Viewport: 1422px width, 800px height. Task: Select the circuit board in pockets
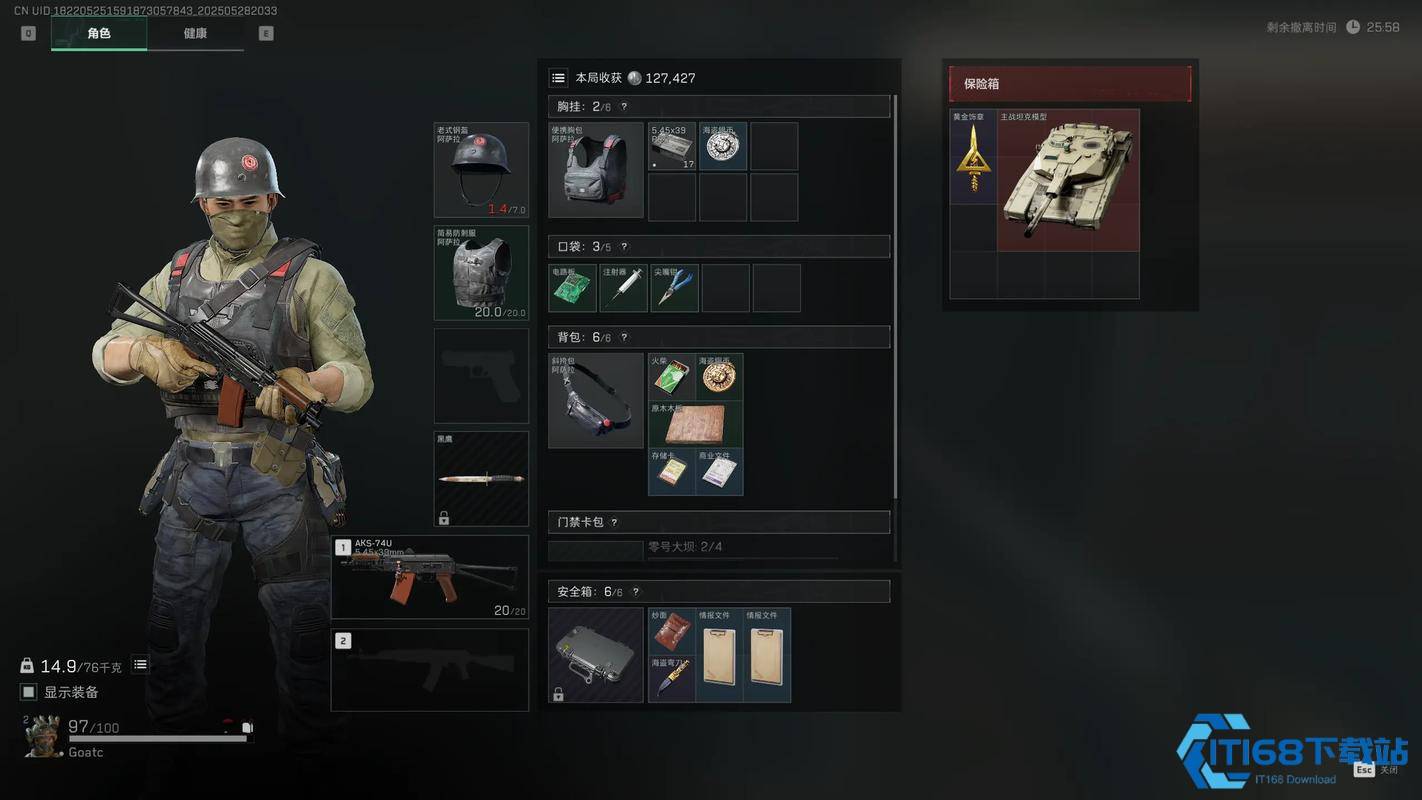click(573, 288)
